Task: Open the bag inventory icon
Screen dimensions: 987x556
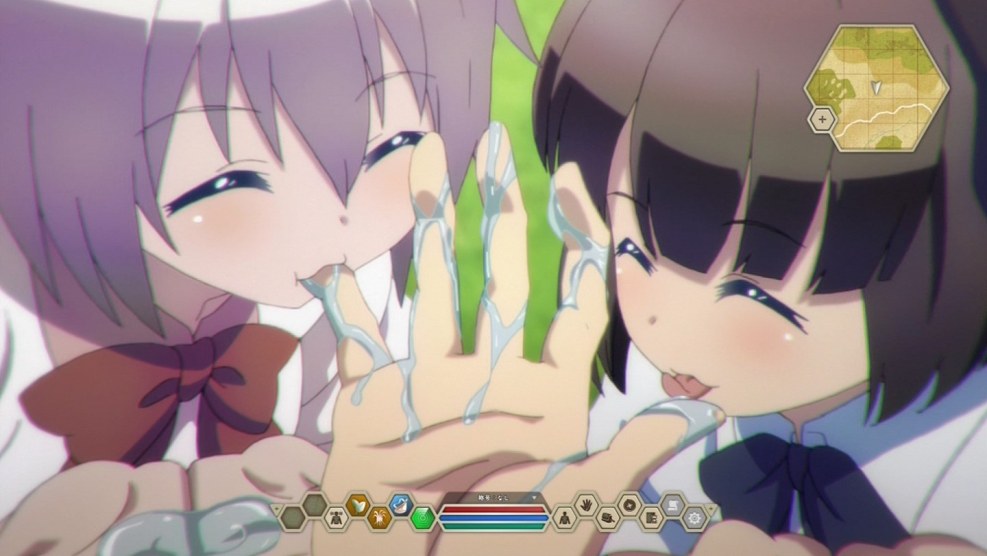Action: point(608,517)
